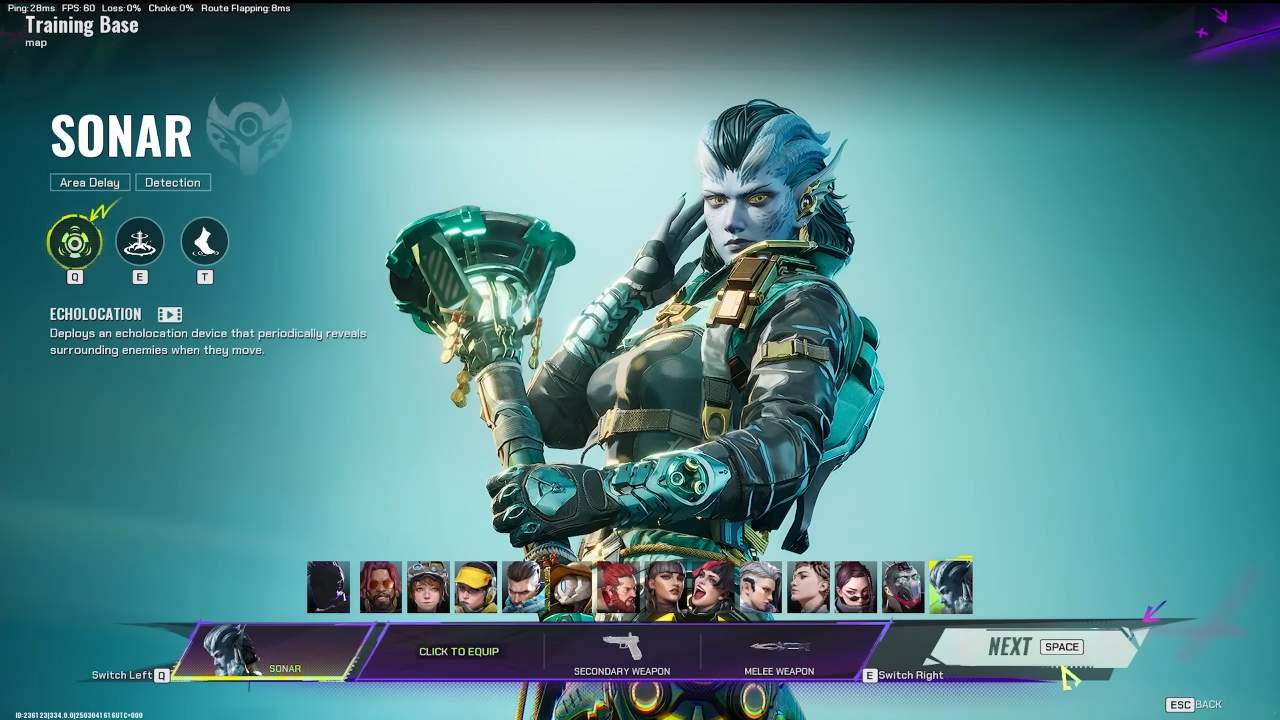This screenshot has height=720, width=1280.
Task: Select the highlighted Sonar roster thumbnail
Action: point(950,587)
